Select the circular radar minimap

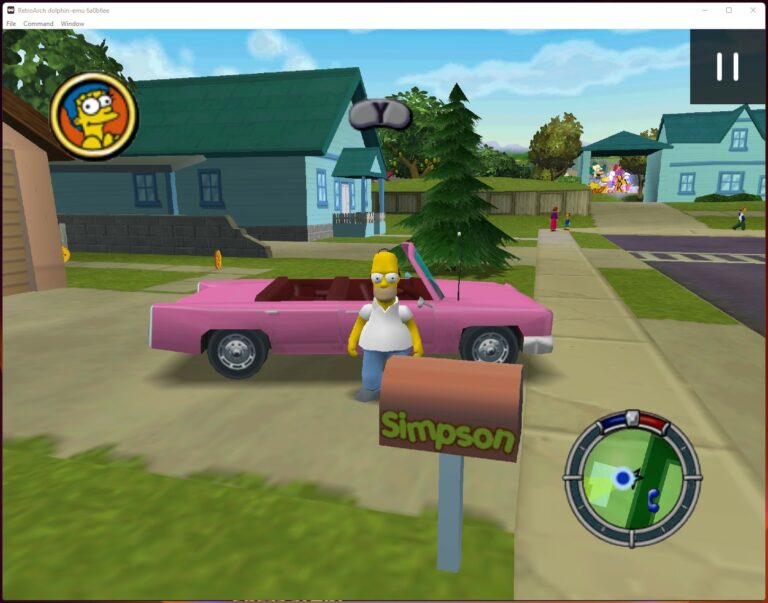(632, 478)
